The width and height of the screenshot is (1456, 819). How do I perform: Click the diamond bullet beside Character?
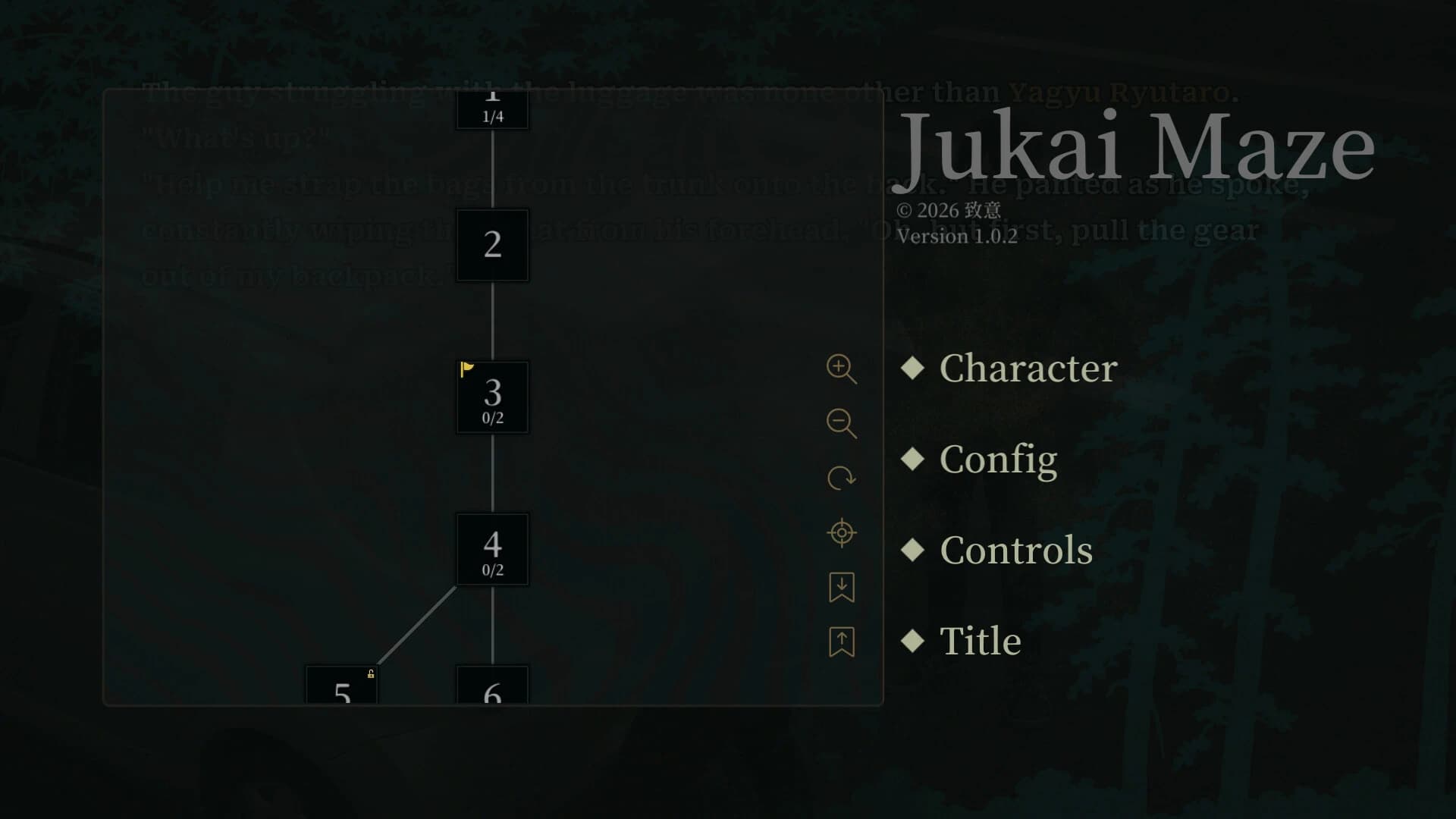[x=912, y=369]
